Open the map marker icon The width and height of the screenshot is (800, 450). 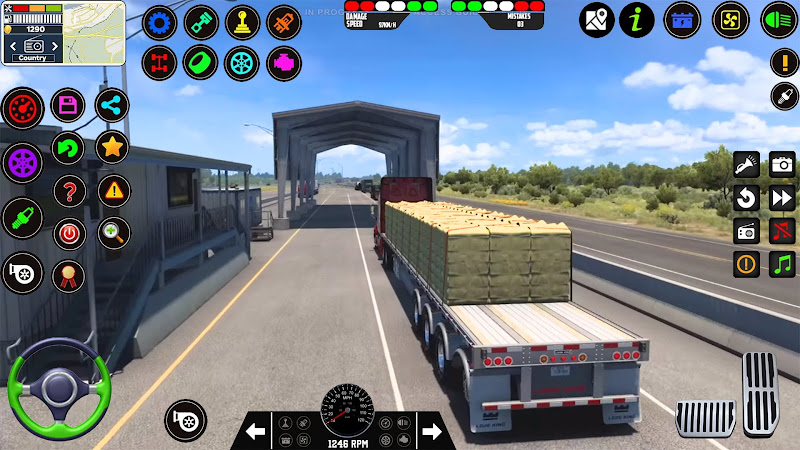pos(597,20)
